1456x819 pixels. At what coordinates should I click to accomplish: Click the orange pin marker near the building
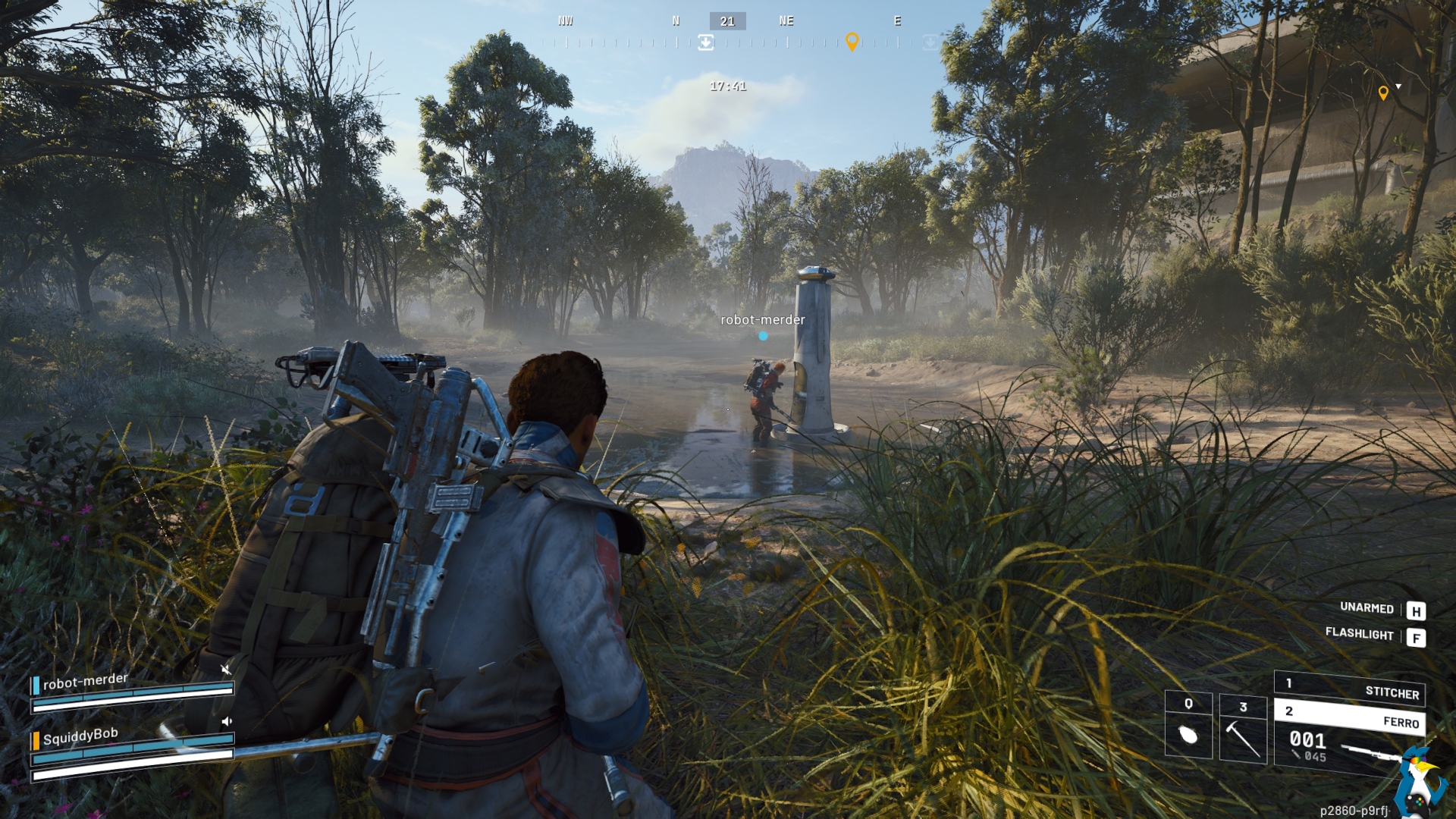1383,93
